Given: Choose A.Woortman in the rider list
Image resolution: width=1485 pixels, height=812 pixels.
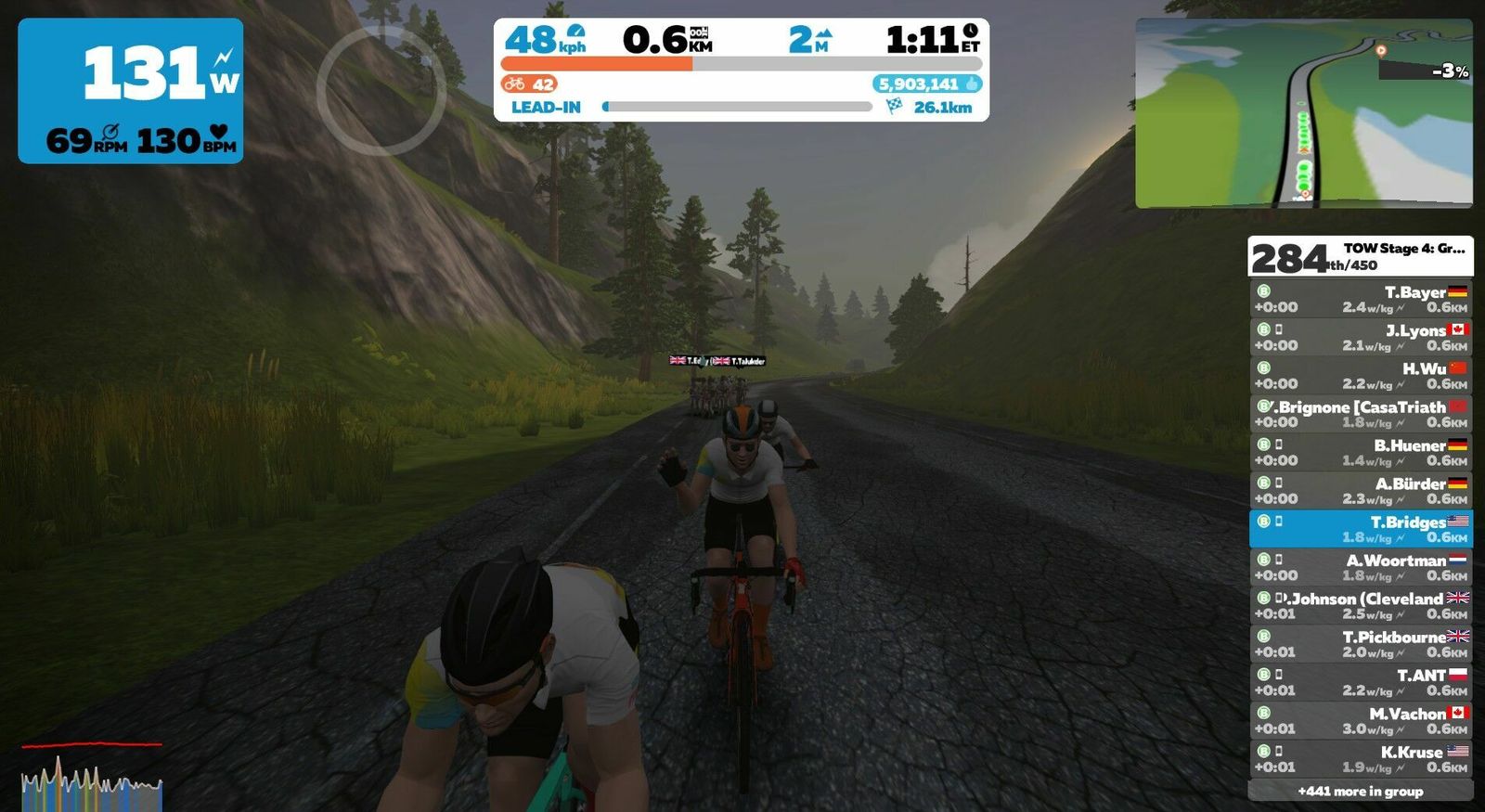Looking at the screenshot, I should coord(1360,567).
